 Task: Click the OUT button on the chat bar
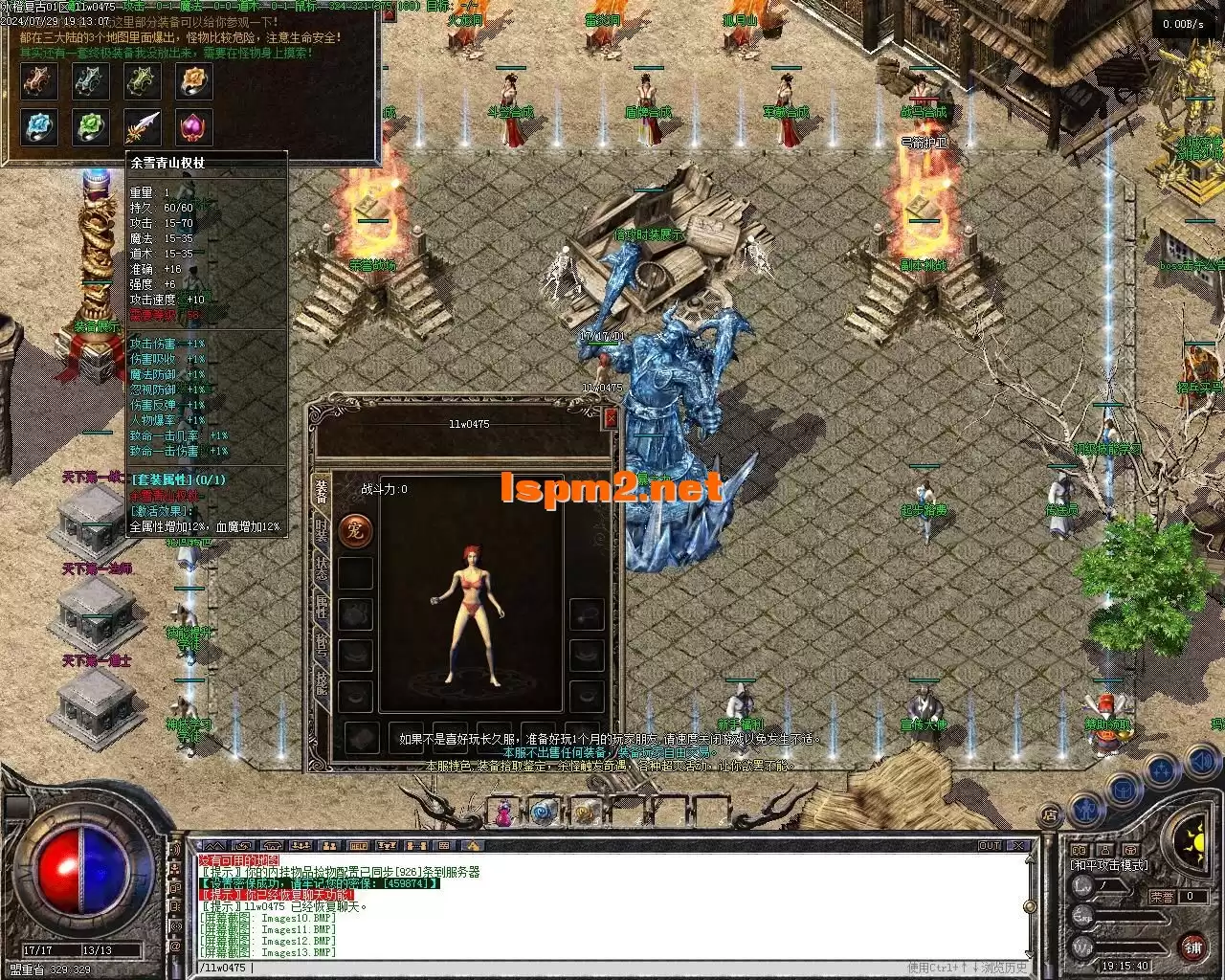(990, 846)
